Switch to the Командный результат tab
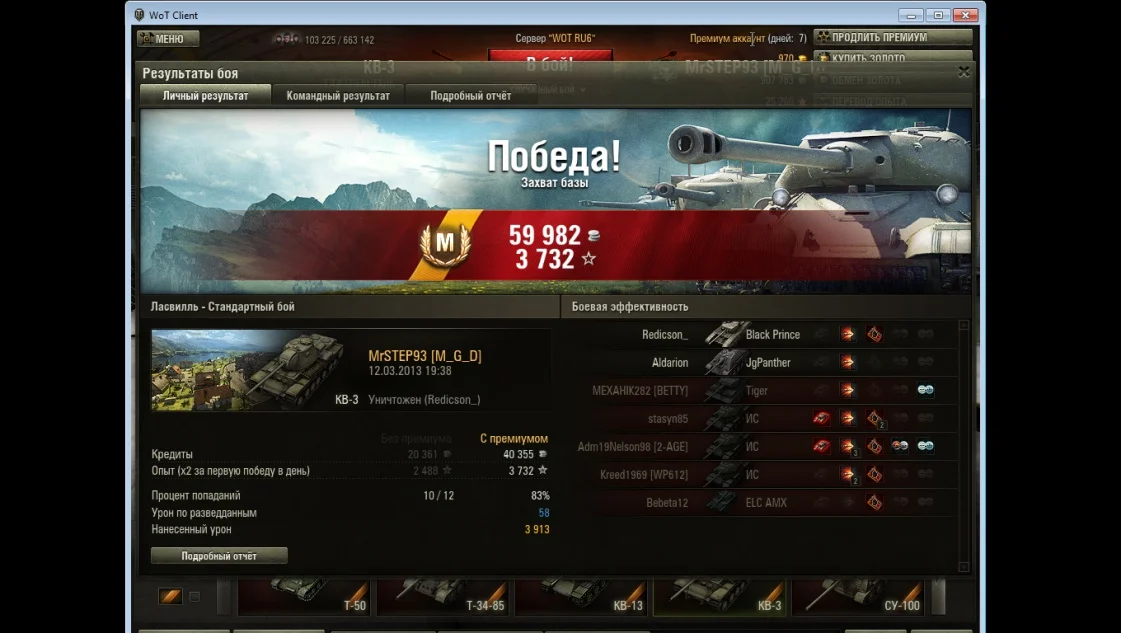1121x633 pixels. pyautogui.click(x=338, y=96)
